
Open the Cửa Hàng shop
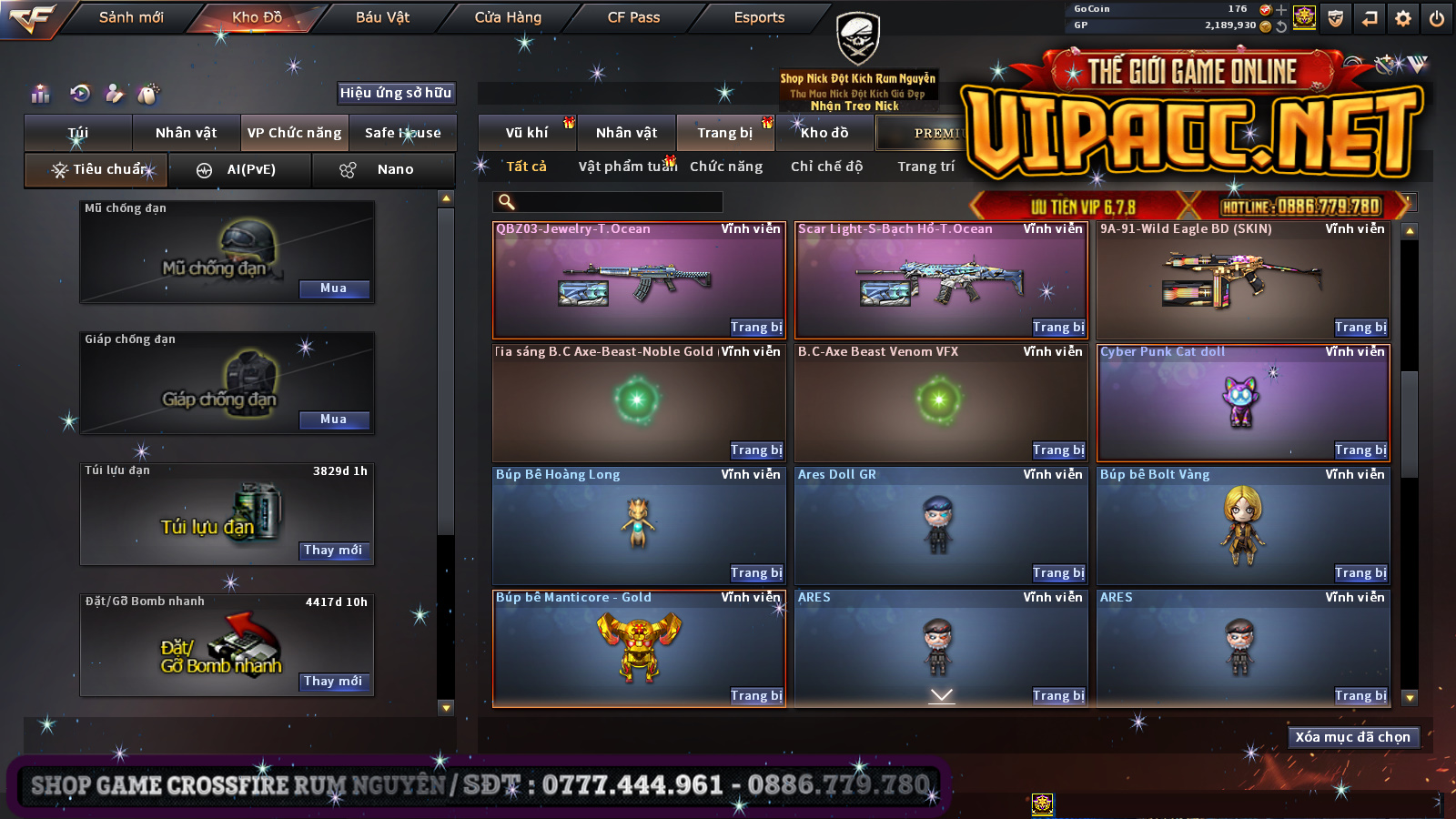point(508,17)
